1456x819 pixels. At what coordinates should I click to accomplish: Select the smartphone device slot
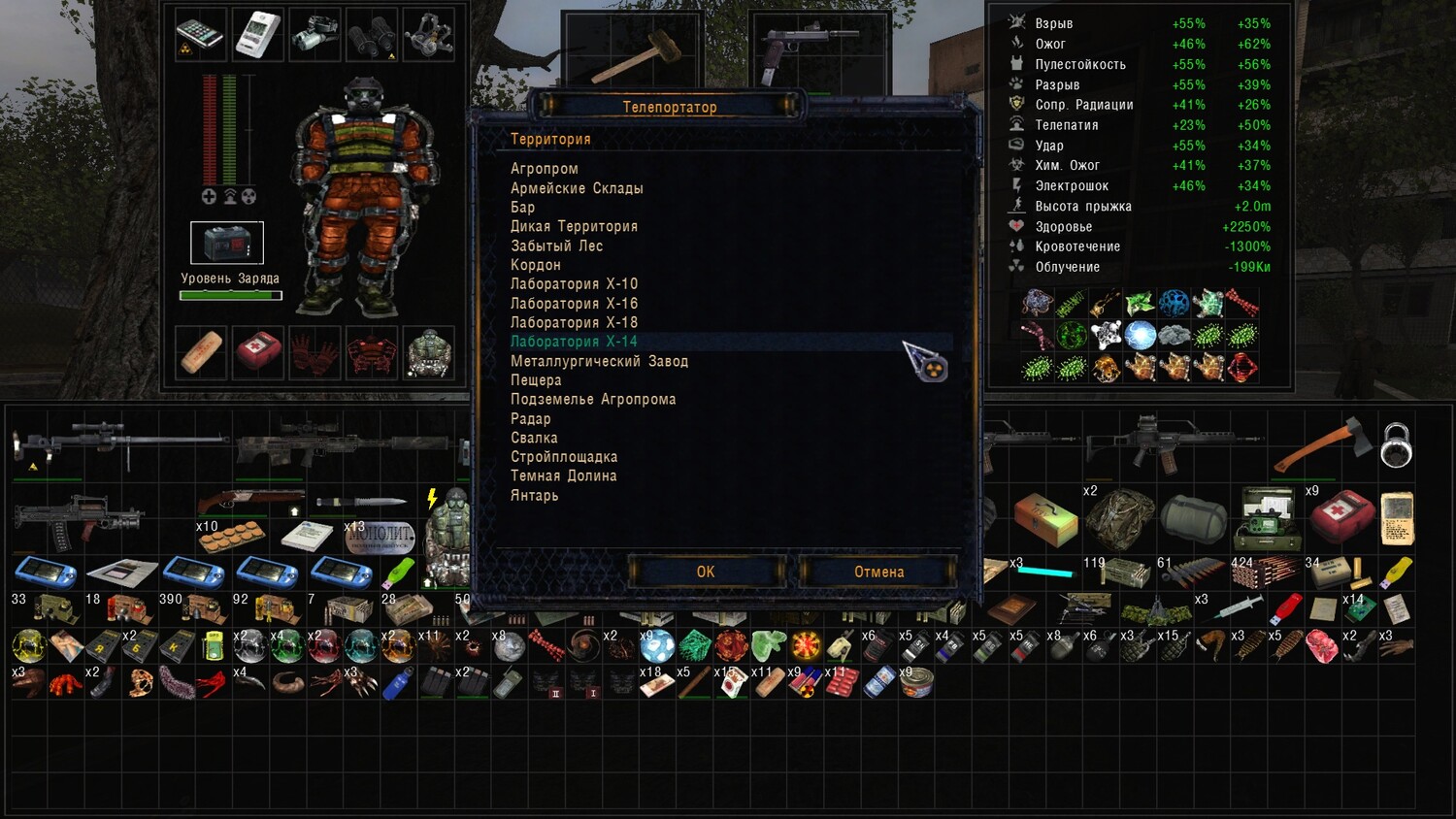[200, 35]
